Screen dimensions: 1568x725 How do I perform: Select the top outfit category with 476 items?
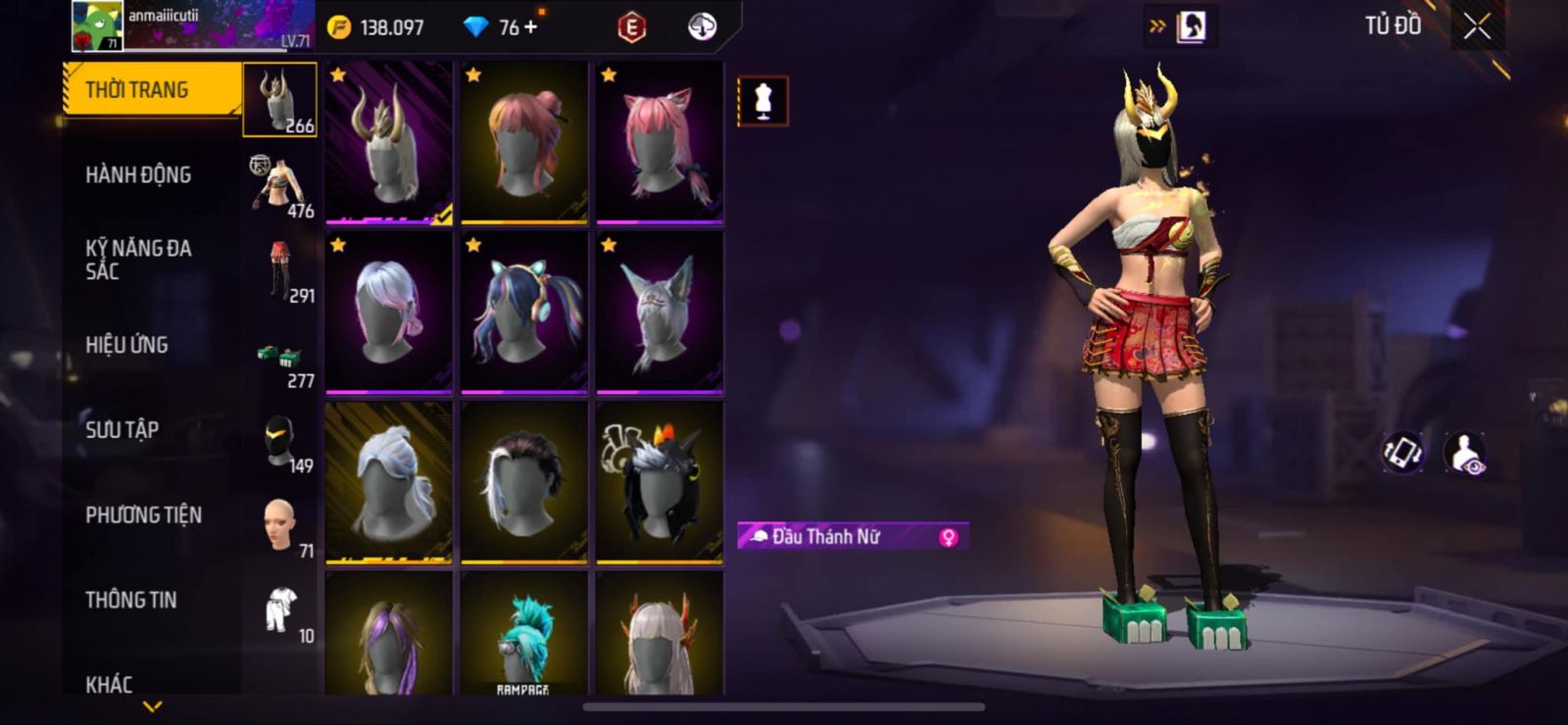pyautogui.click(x=279, y=185)
